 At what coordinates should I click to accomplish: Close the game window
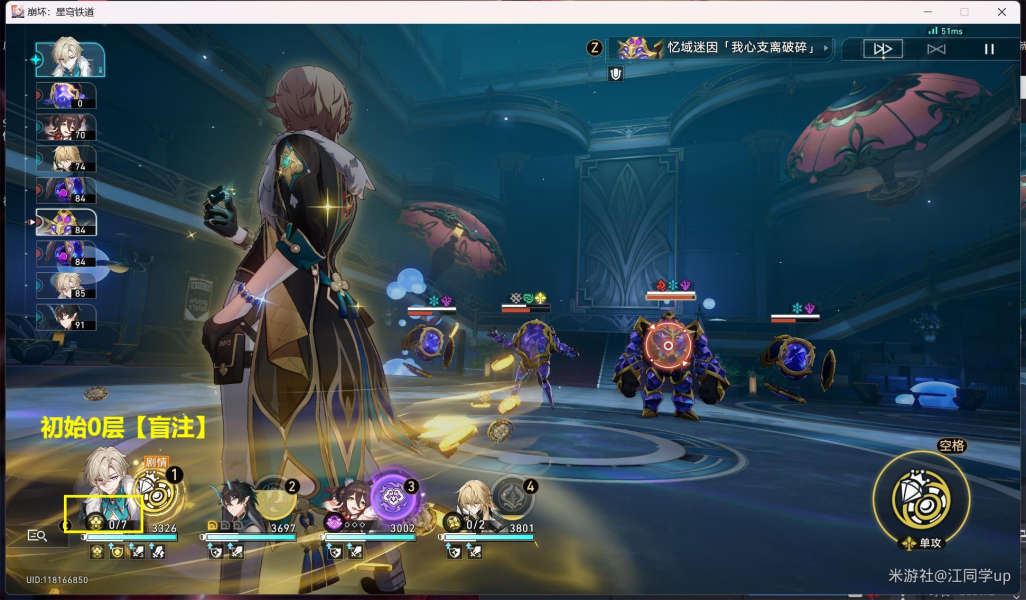coord(1002,12)
